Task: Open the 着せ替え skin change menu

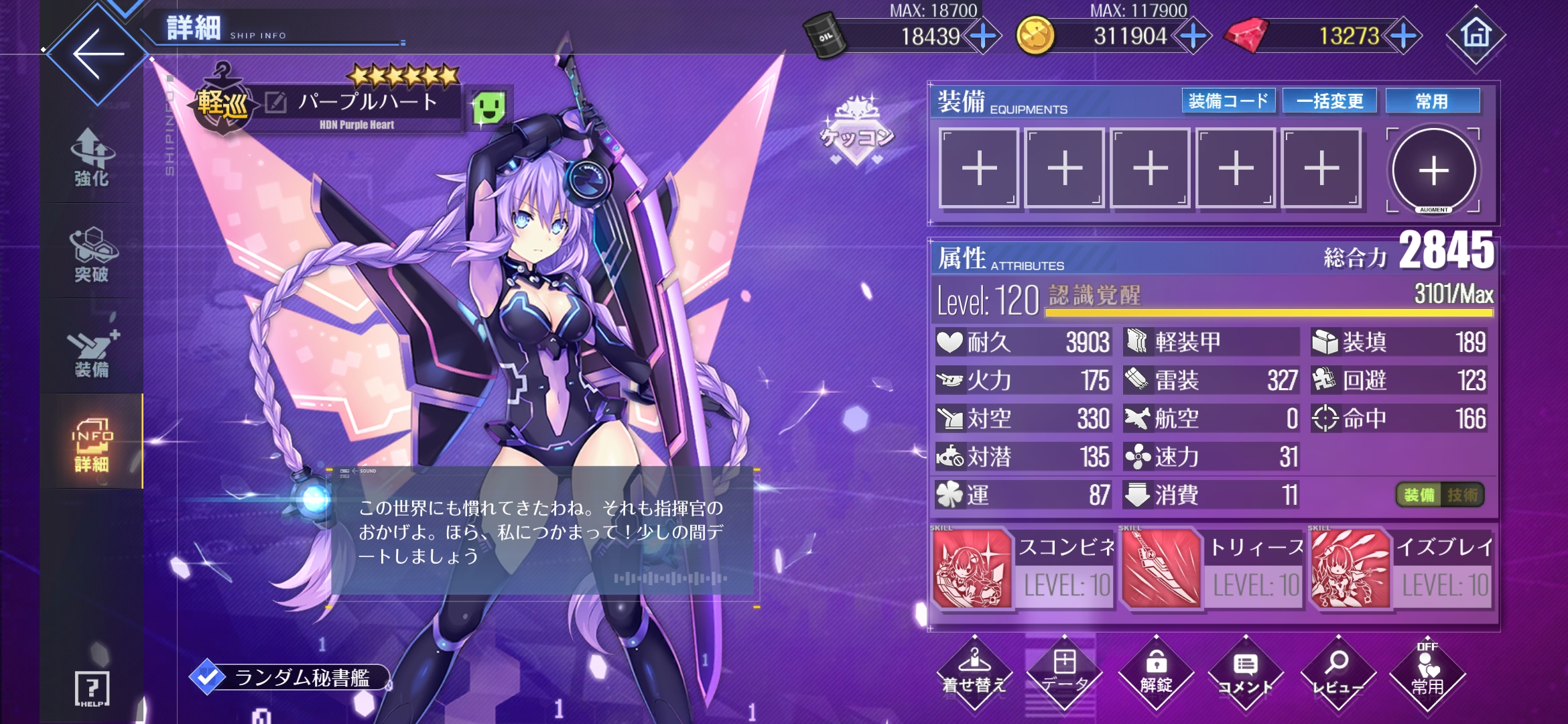Action: tap(974, 672)
